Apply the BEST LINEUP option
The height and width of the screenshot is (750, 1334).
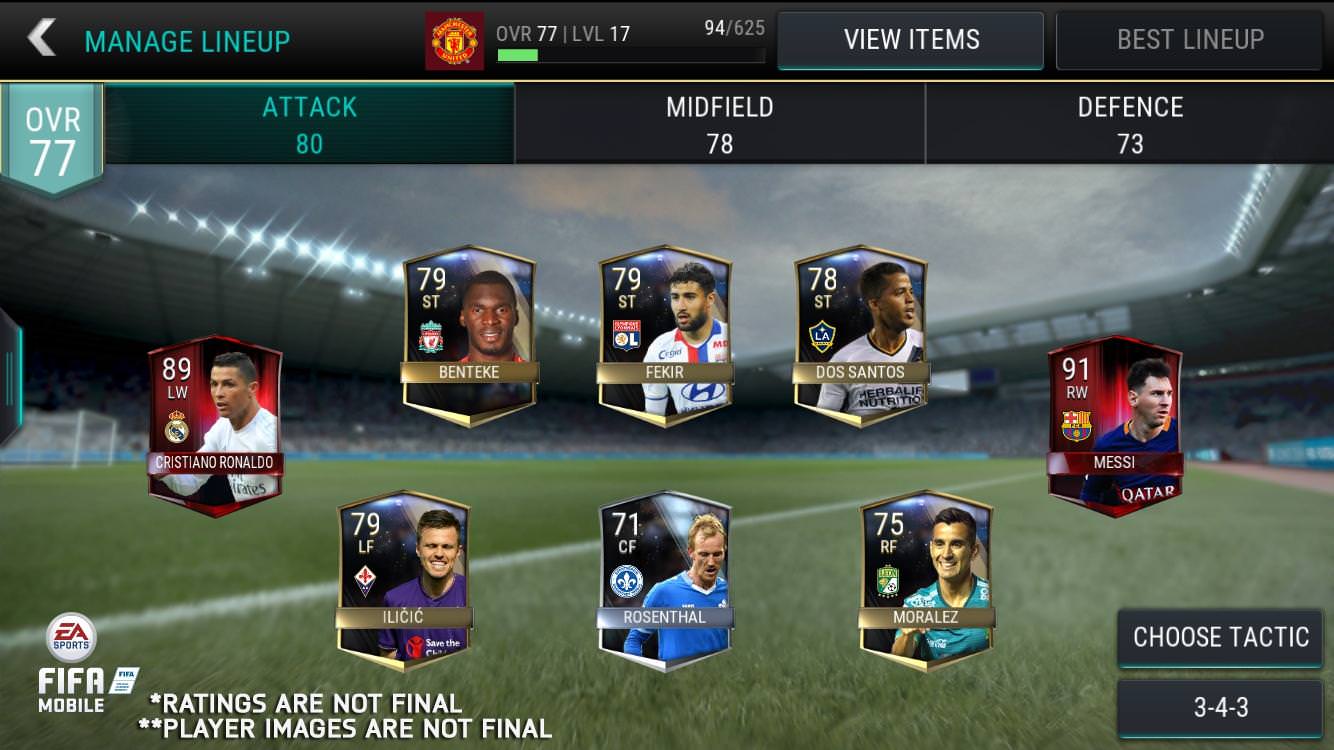point(1188,39)
